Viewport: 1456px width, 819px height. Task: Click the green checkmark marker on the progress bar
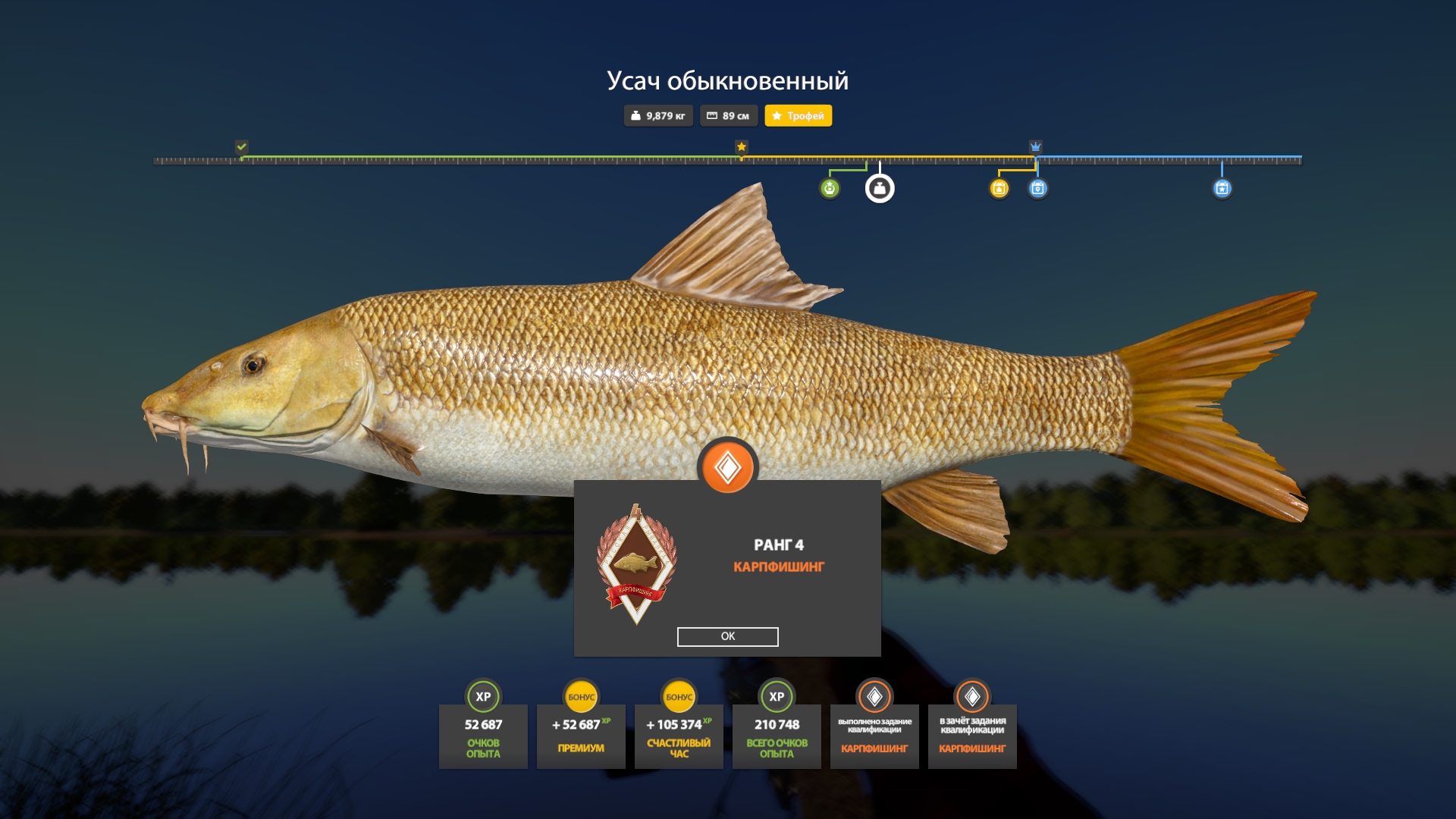pyautogui.click(x=242, y=146)
